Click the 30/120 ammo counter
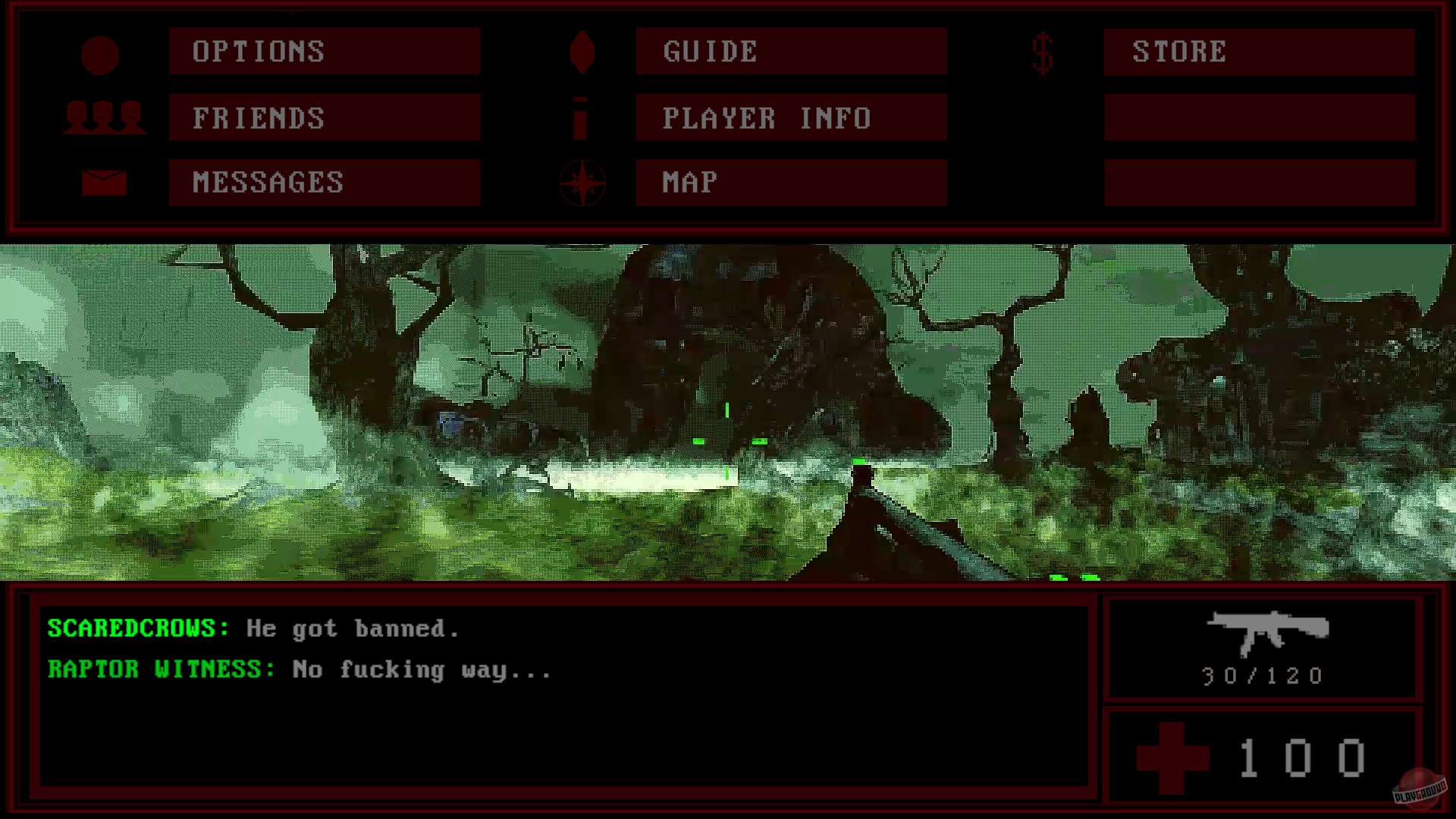Viewport: 1456px width, 819px height. (x=1261, y=676)
